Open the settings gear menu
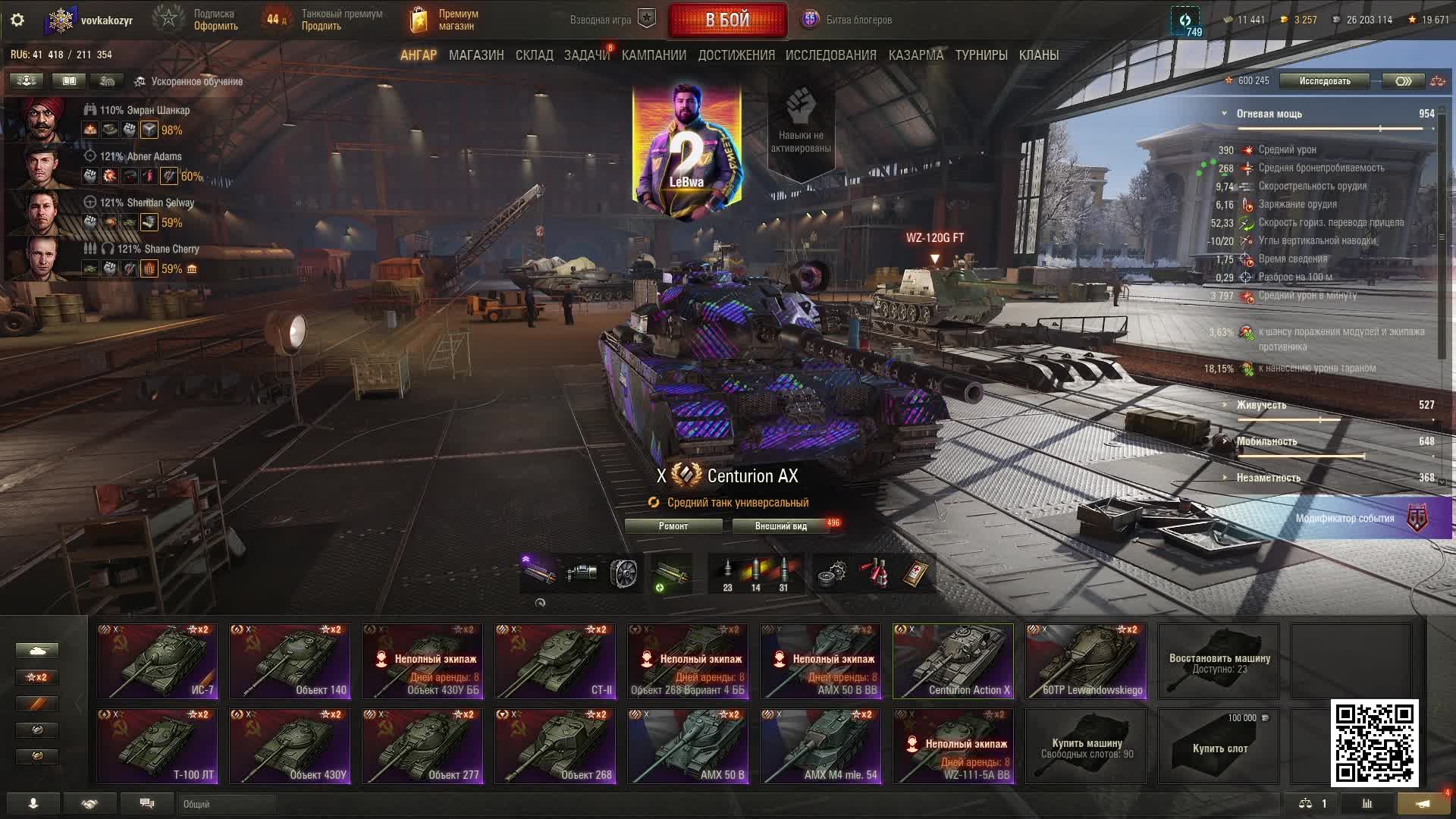This screenshot has height=819, width=1456. [17, 20]
